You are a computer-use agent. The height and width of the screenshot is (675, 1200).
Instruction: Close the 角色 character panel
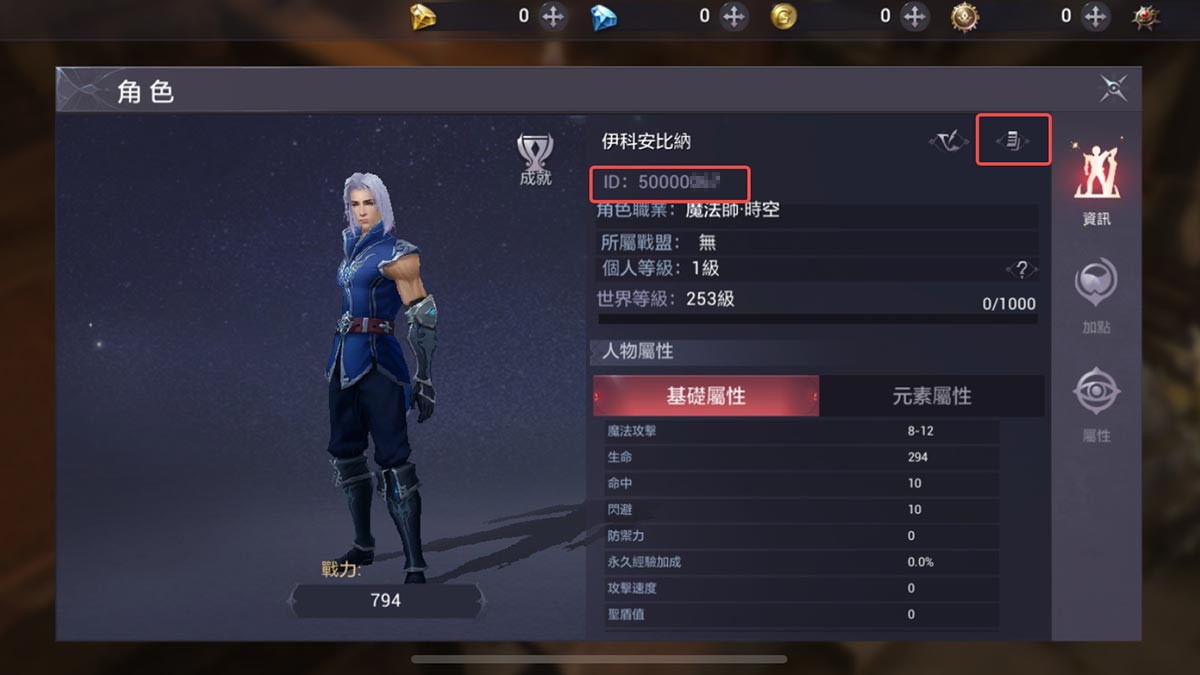(x=1113, y=89)
